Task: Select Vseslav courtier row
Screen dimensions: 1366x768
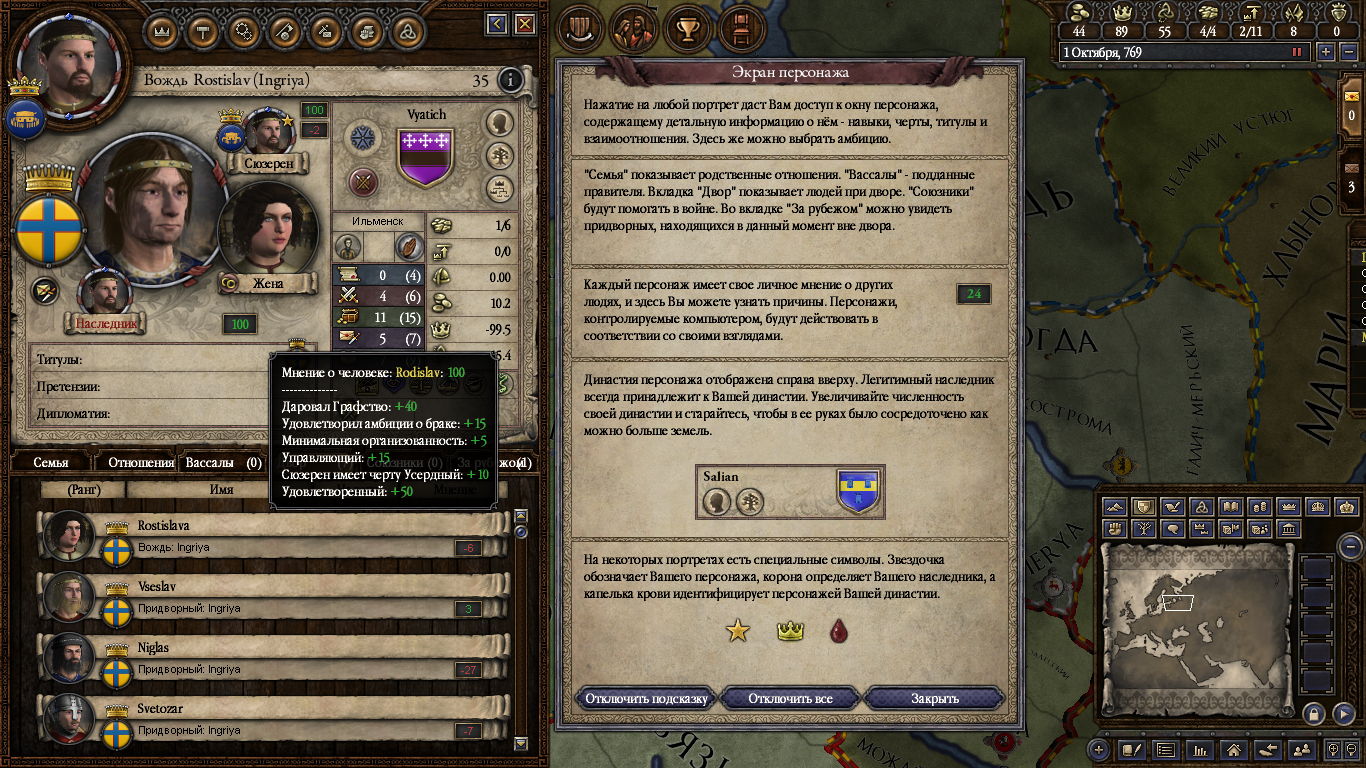Action: (270, 598)
